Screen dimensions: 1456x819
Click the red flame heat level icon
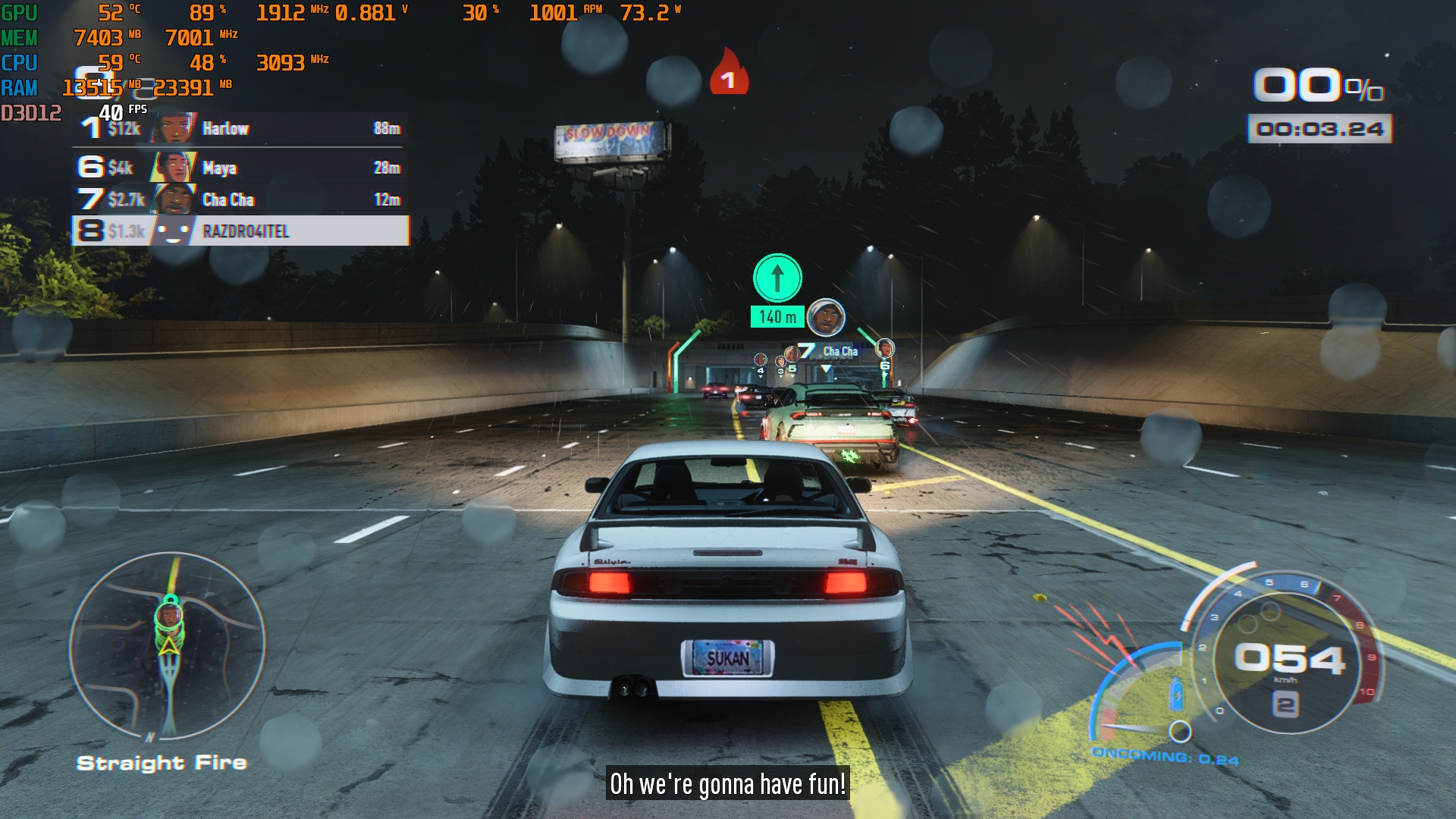(729, 74)
